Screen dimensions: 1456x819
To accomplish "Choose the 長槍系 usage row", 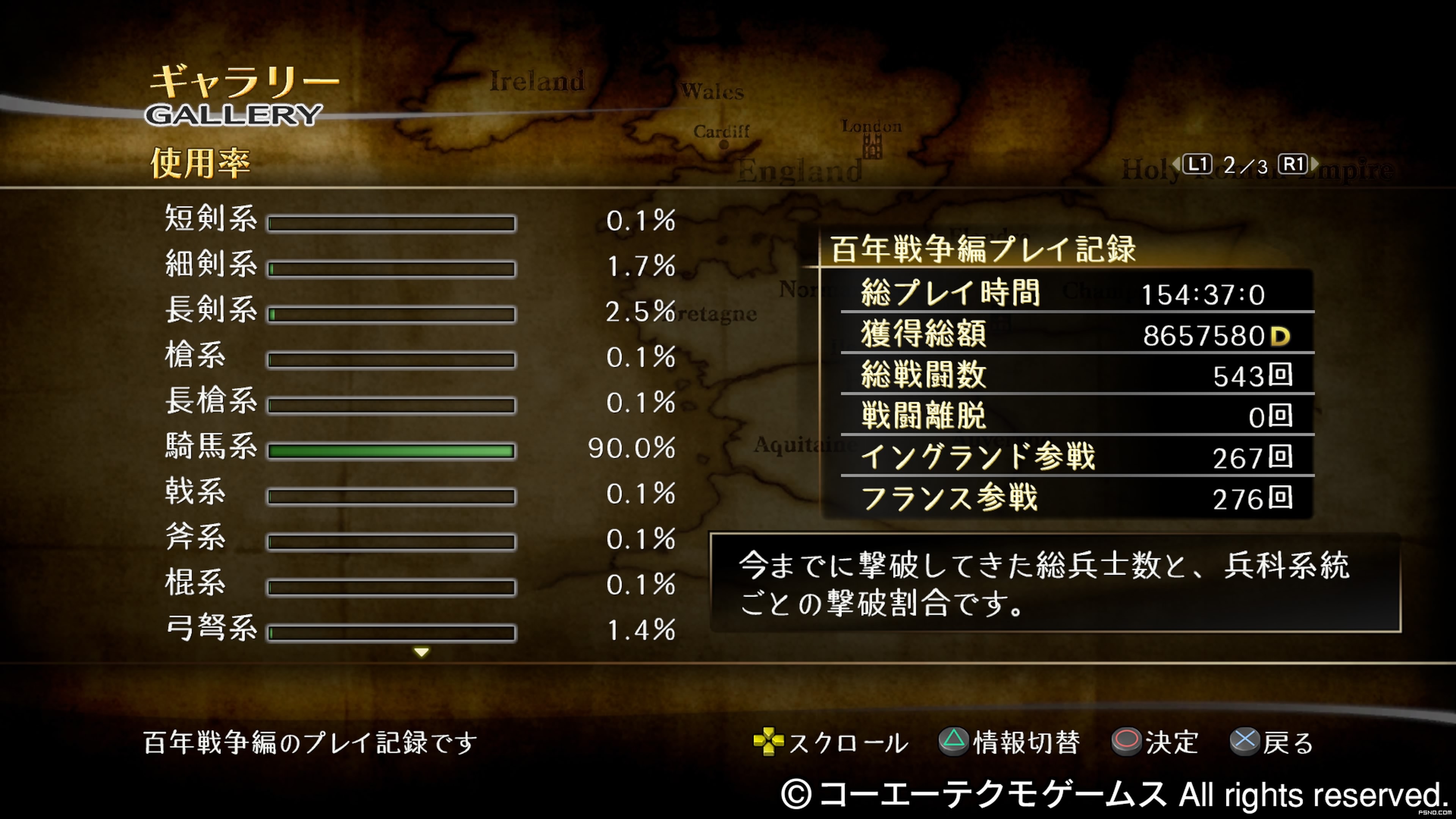I will (419, 403).
